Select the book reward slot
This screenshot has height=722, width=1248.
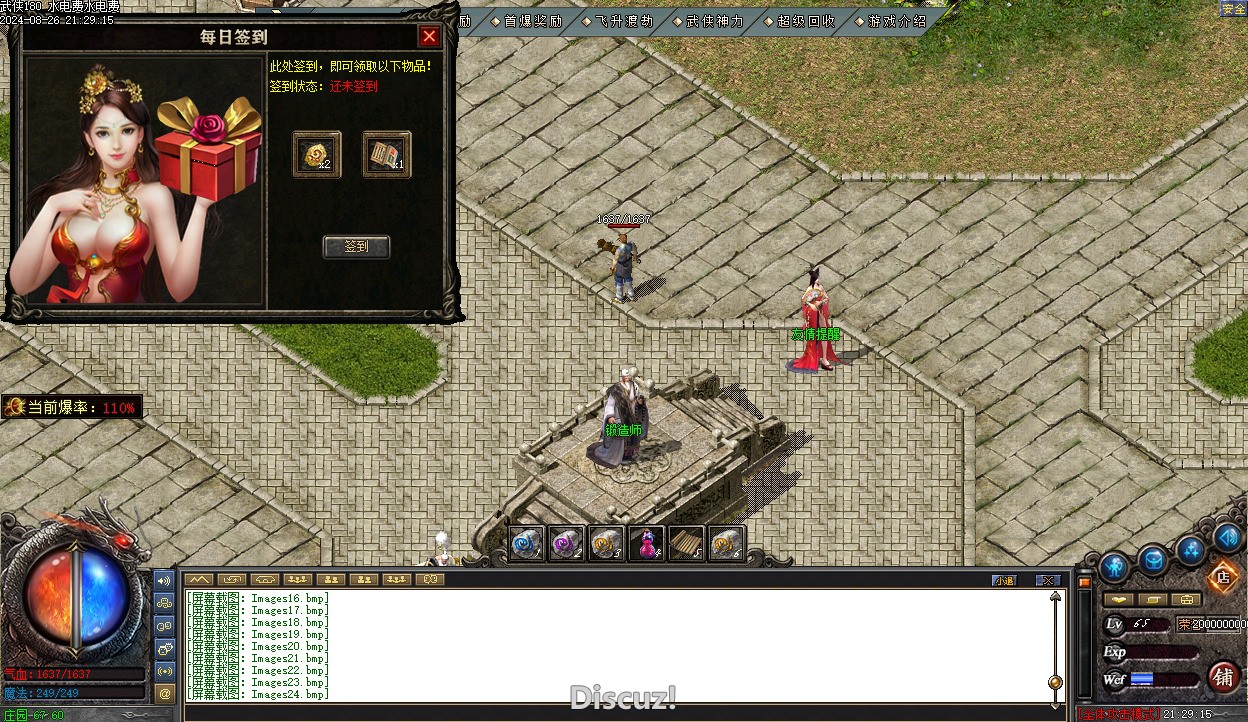[386, 154]
